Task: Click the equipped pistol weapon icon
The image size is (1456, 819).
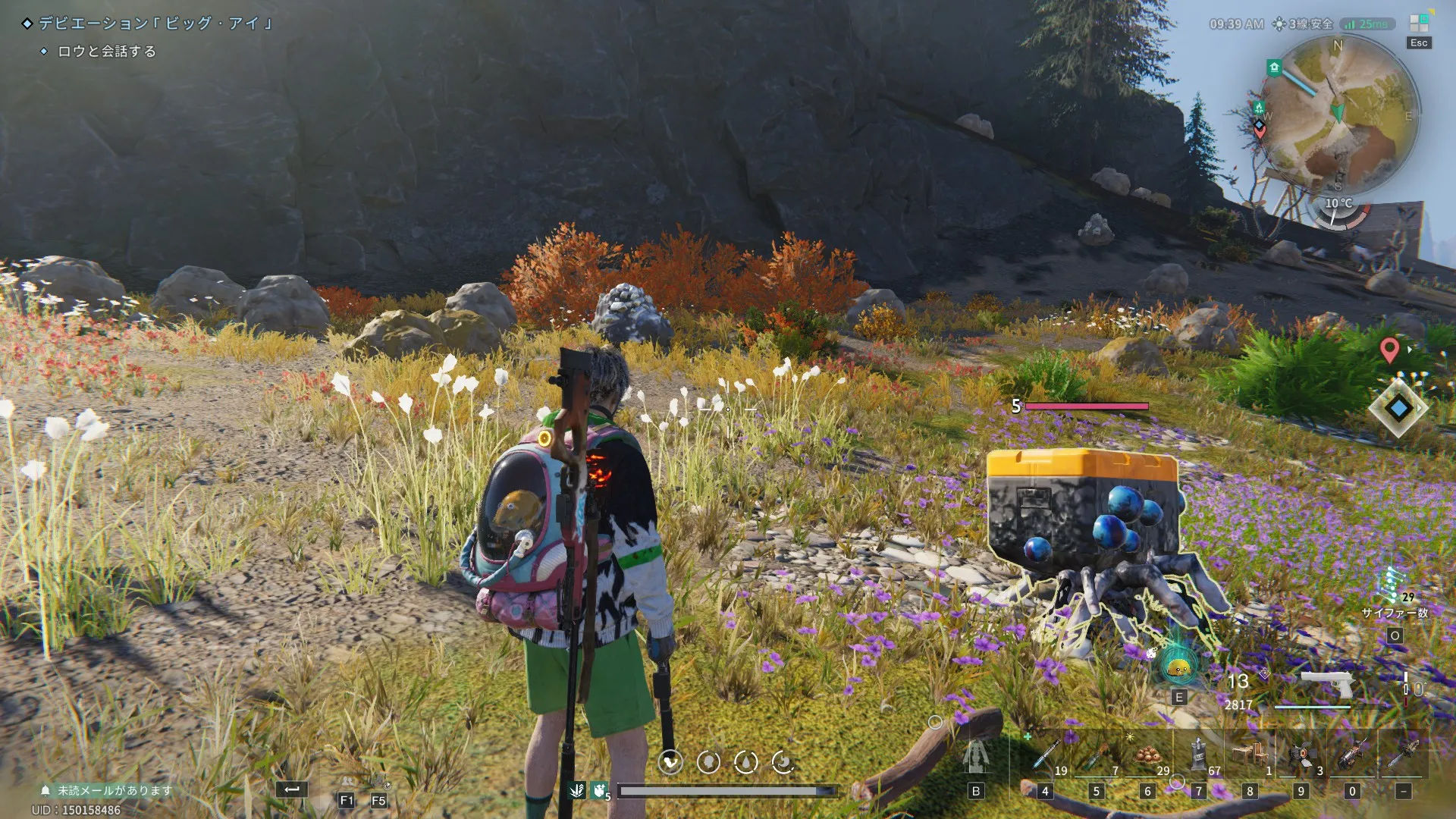Action: point(1326,682)
